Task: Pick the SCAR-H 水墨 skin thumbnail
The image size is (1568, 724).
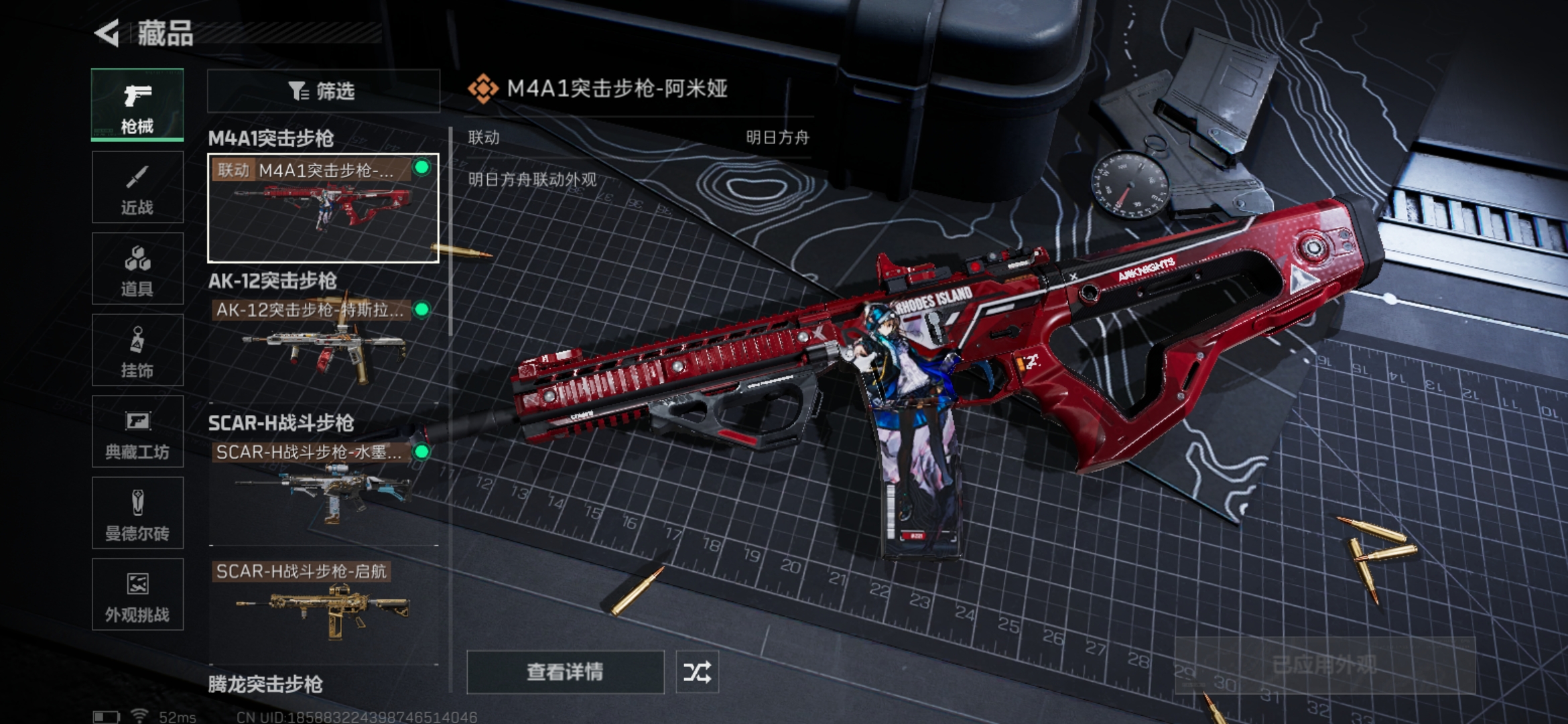Action: point(323,491)
